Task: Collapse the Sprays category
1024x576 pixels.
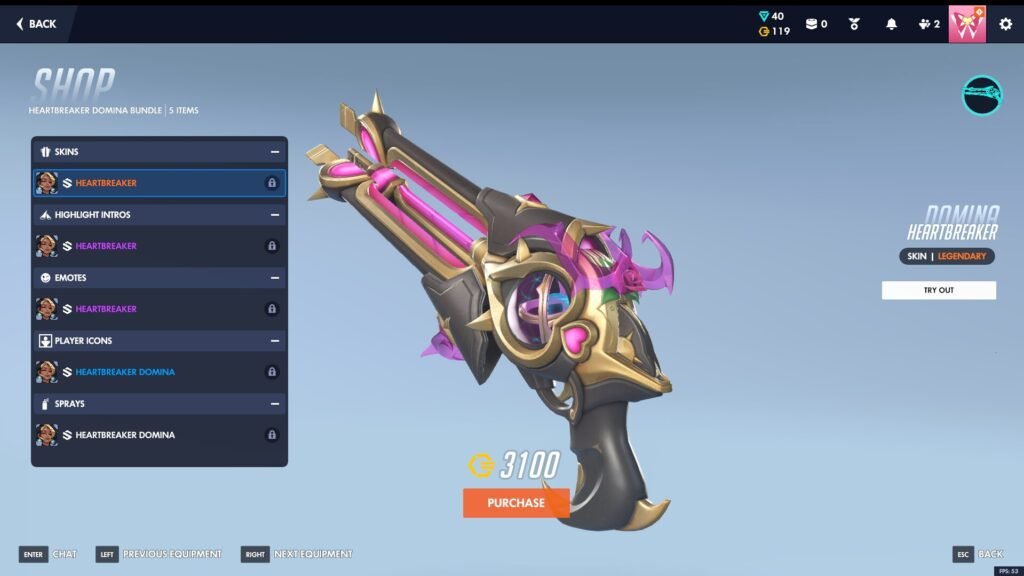Action: click(274, 404)
